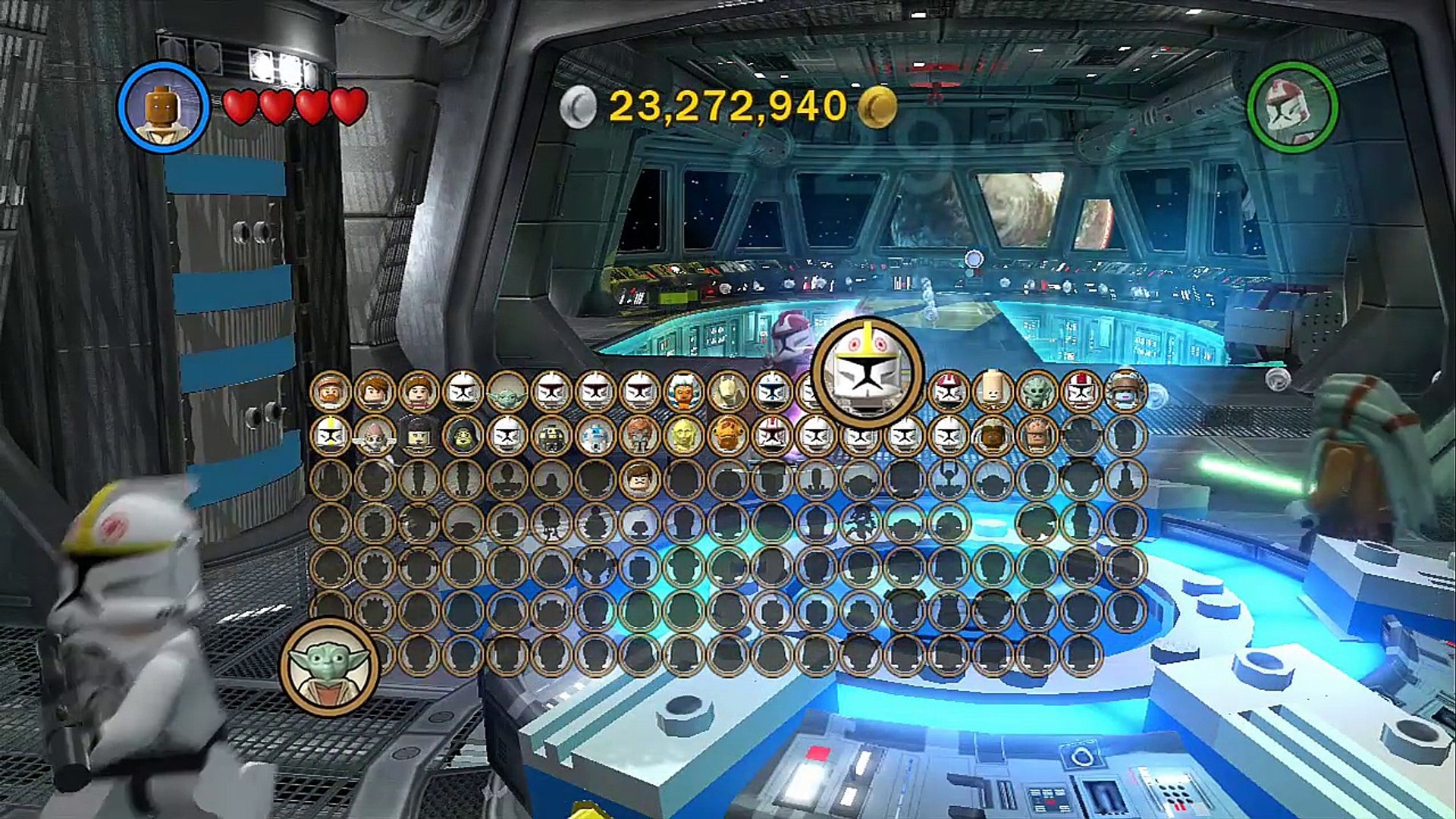Image resolution: width=1456 pixels, height=819 pixels.
Task: Choose Yoda in the top character row
Action: (507, 391)
